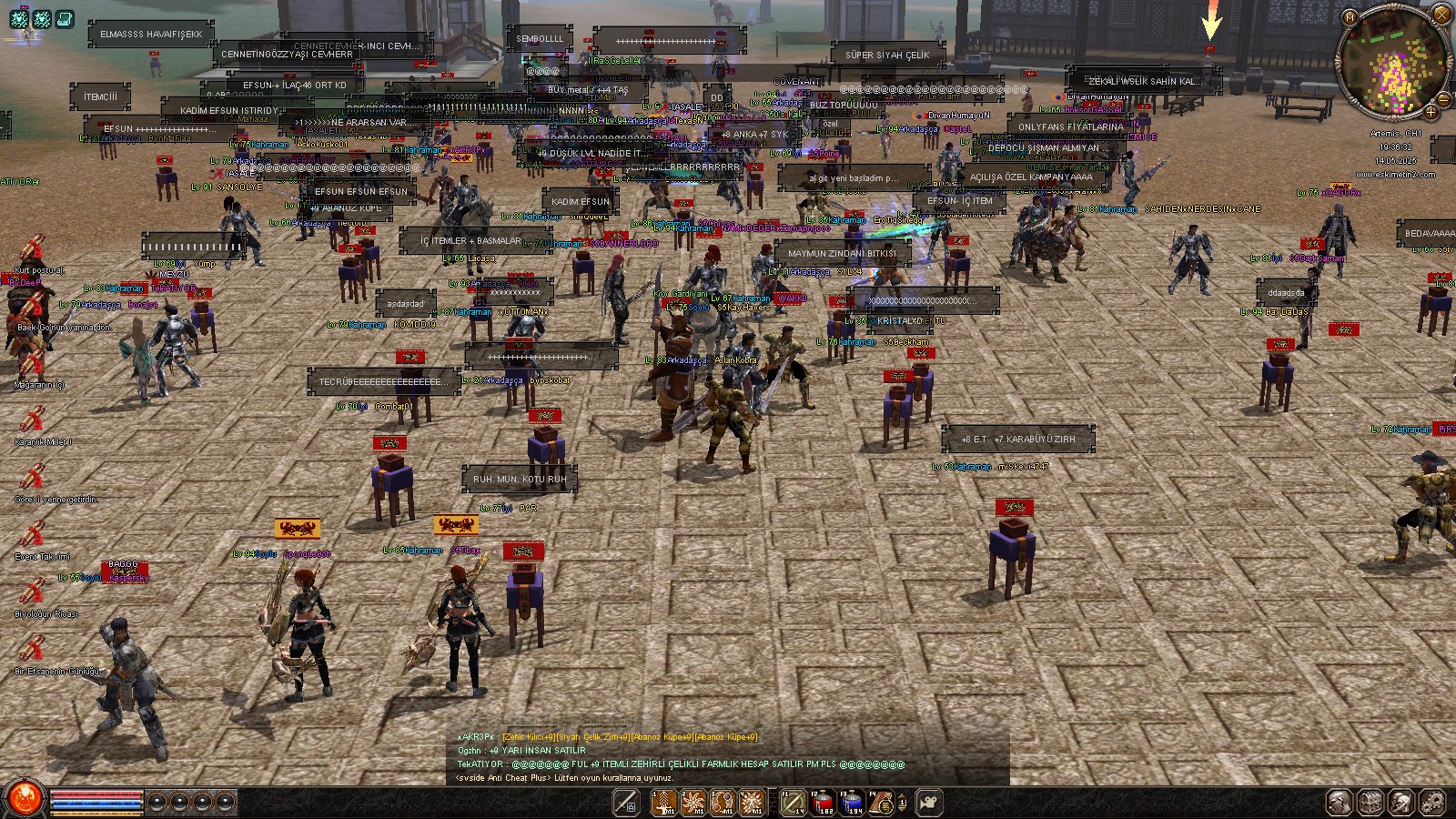1456x819 pixels.
Task: Open the 'Kurt postu al' quest scroll
Action: (x=33, y=248)
